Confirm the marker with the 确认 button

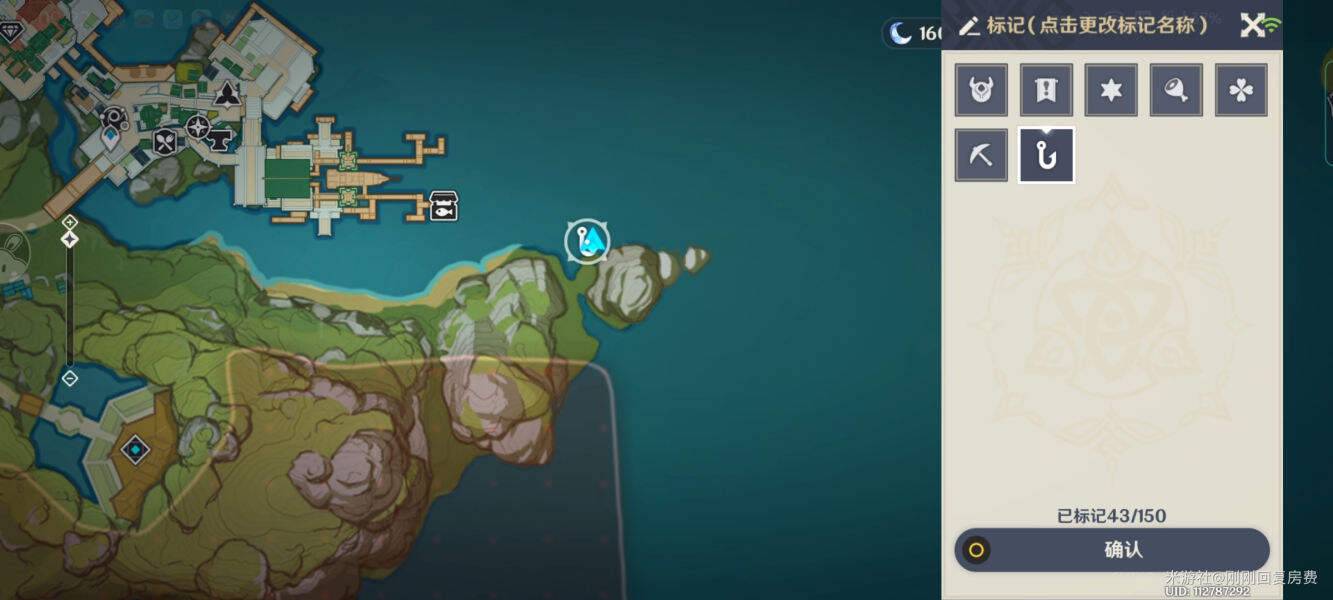point(1112,550)
